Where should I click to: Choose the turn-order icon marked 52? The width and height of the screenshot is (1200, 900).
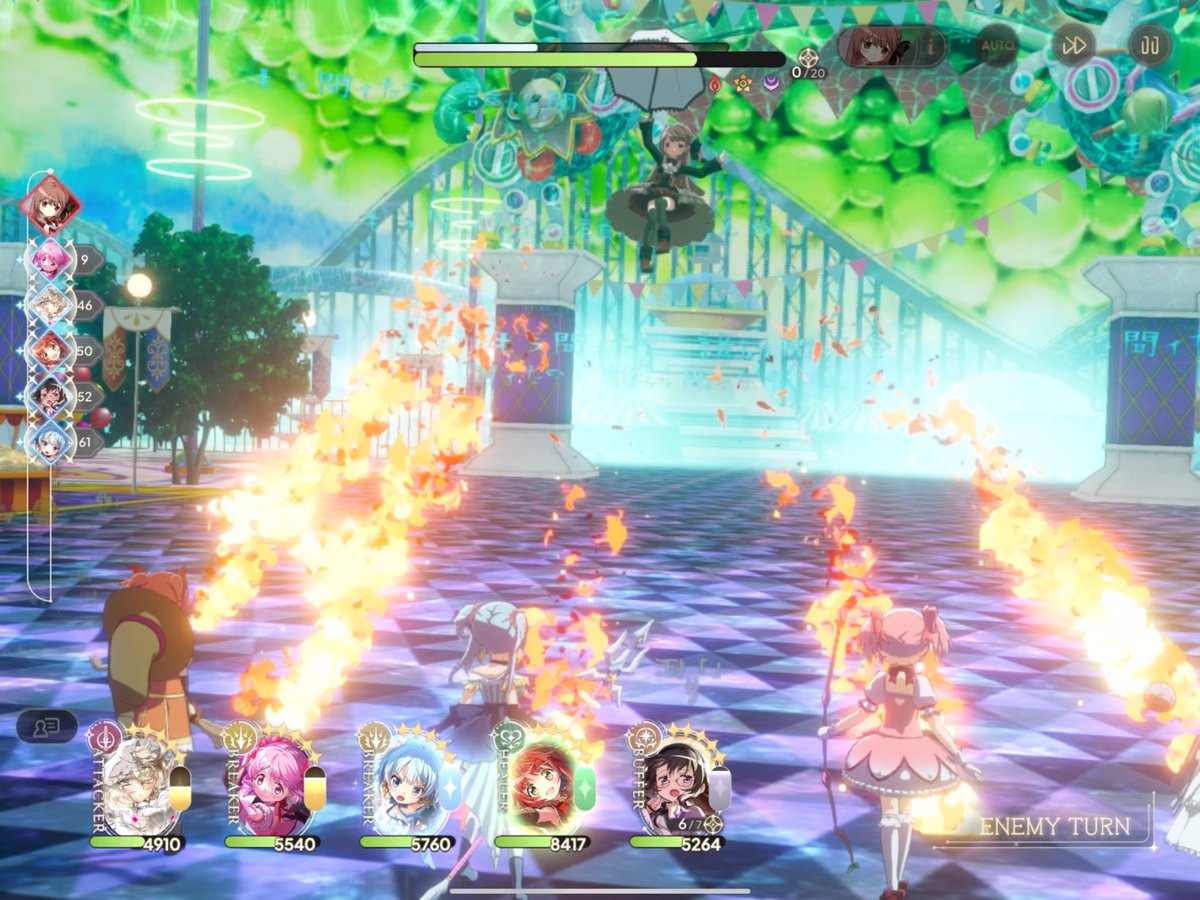(50, 396)
